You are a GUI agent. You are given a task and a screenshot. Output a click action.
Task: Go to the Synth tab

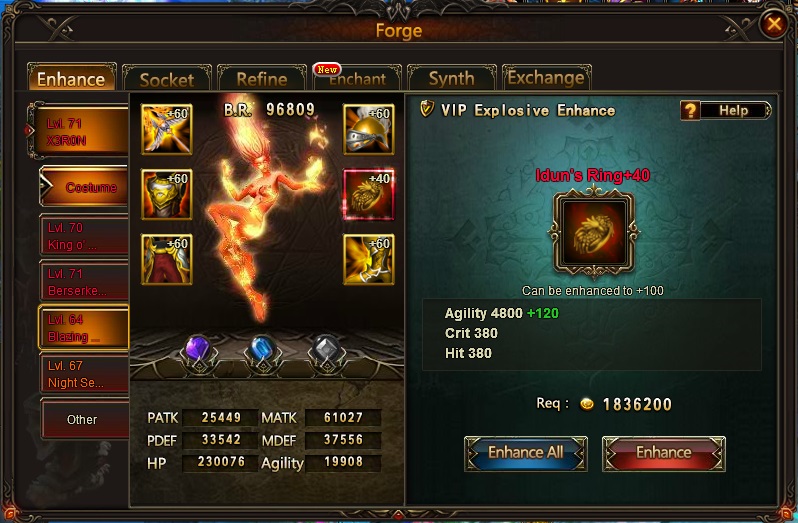click(x=451, y=79)
